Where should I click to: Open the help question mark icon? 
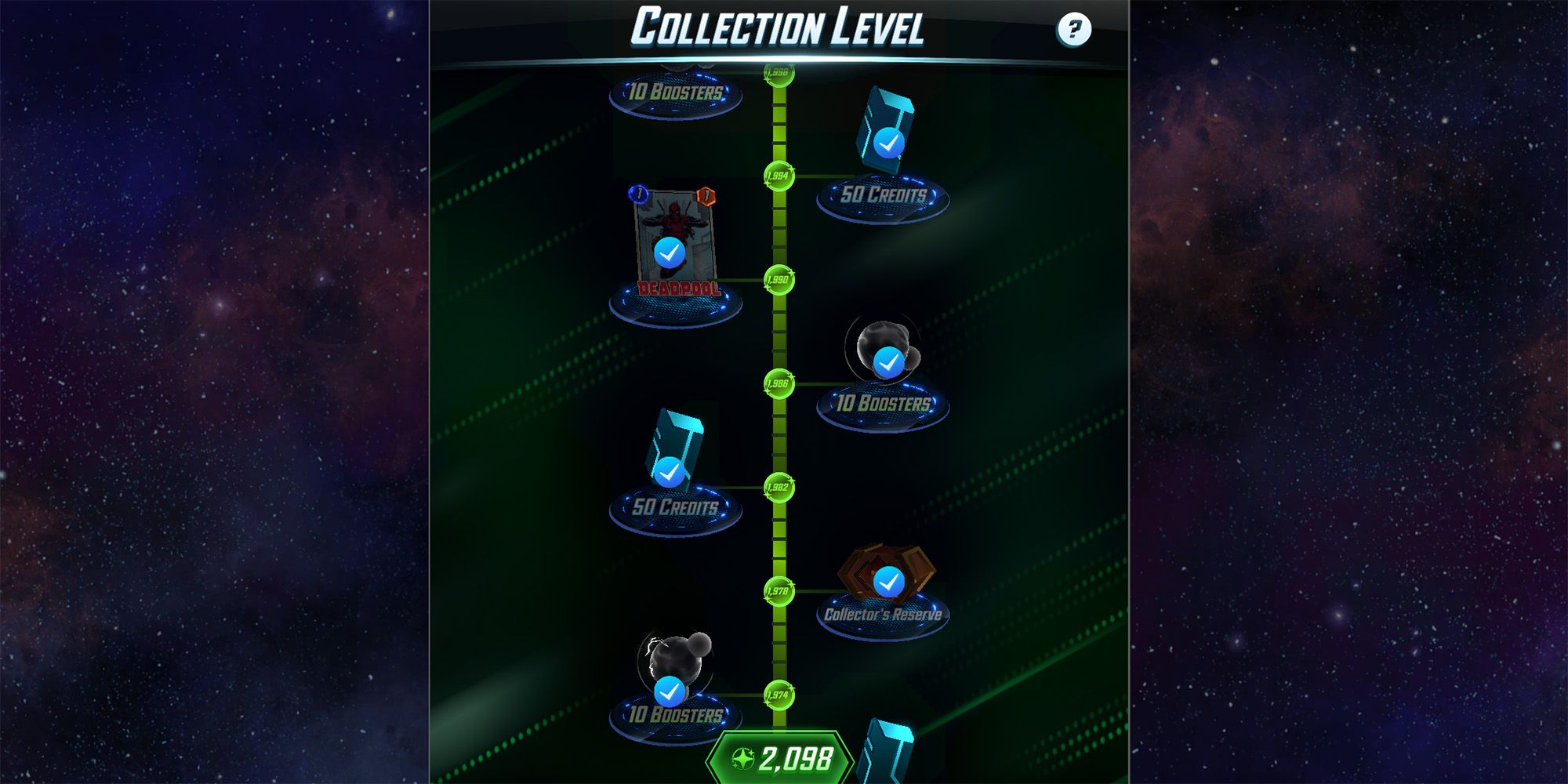click(x=1075, y=31)
